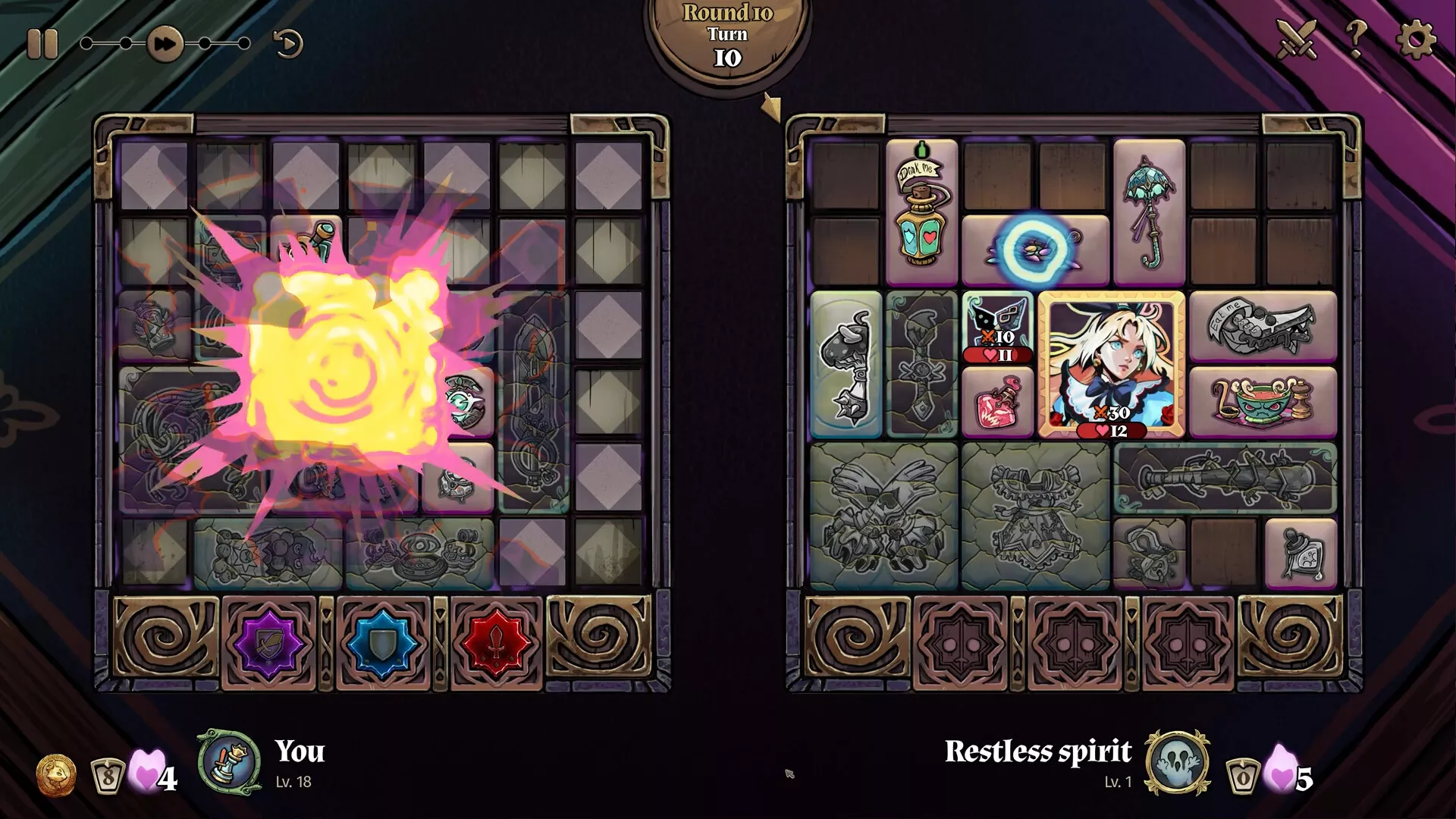Restart the battle replay

(x=287, y=44)
